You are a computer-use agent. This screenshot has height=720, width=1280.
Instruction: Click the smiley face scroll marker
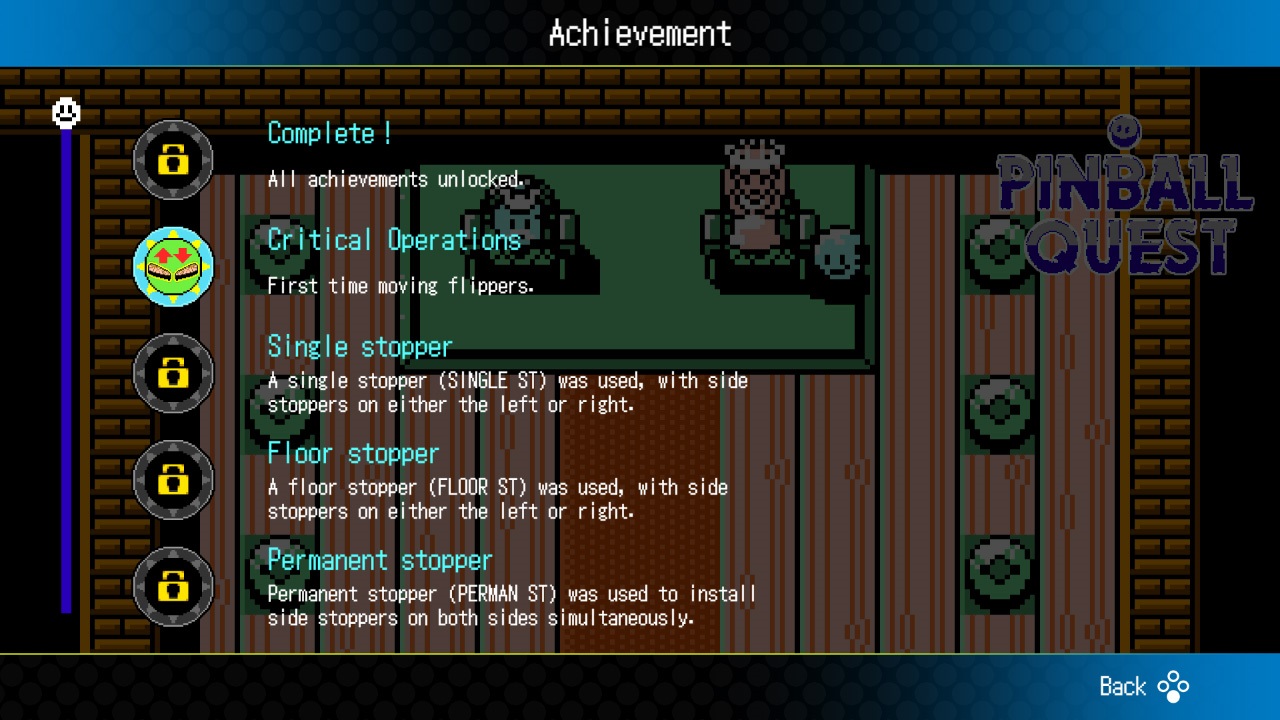pyautogui.click(x=66, y=113)
